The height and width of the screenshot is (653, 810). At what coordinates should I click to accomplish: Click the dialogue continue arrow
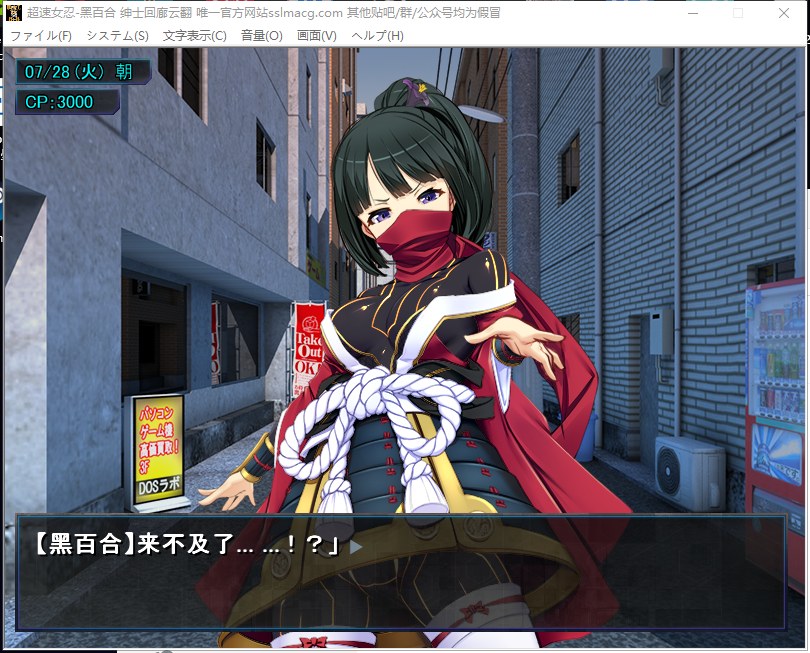pos(355,546)
